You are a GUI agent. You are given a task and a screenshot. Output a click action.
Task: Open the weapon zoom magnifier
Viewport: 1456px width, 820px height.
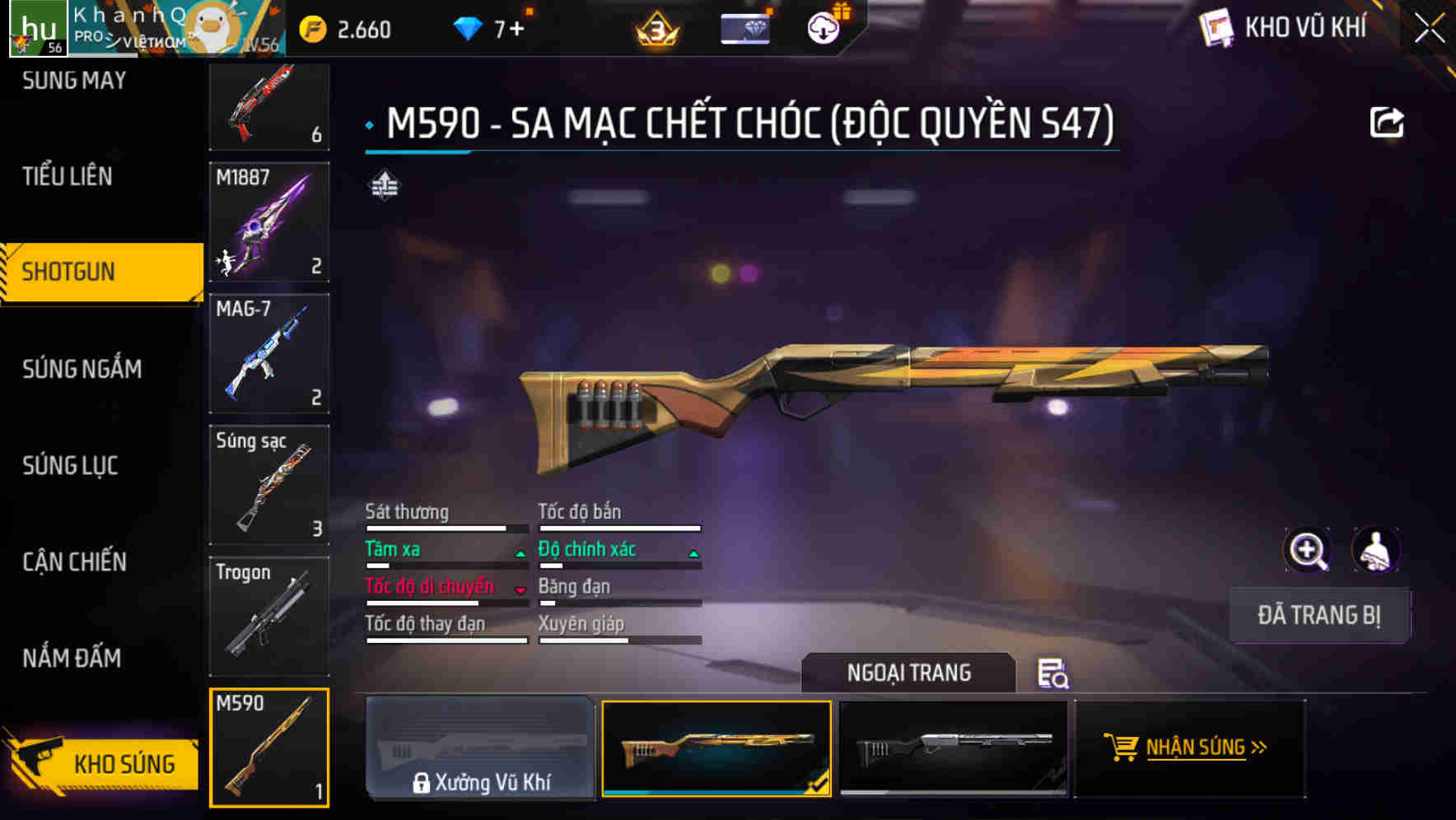point(1309,549)
